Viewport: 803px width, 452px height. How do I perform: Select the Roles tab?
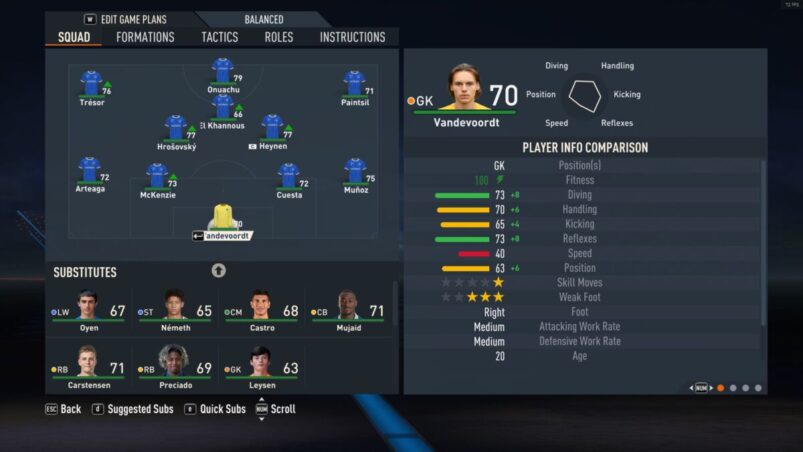point(279,37)
